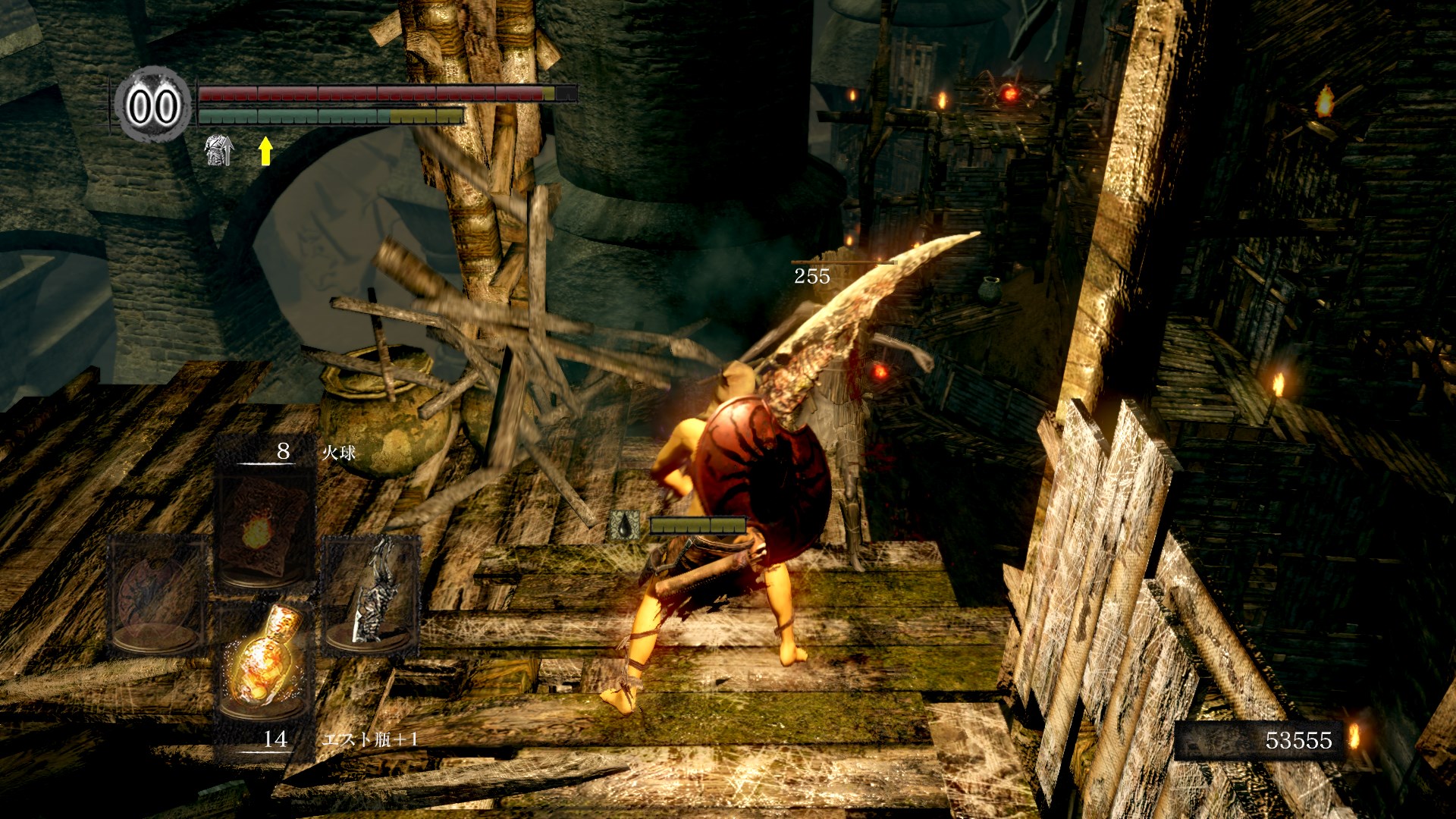This screenshot has height=819, width=1456.
Task: Click the yellow up-arrow buff icon
Action: point(265,150)
